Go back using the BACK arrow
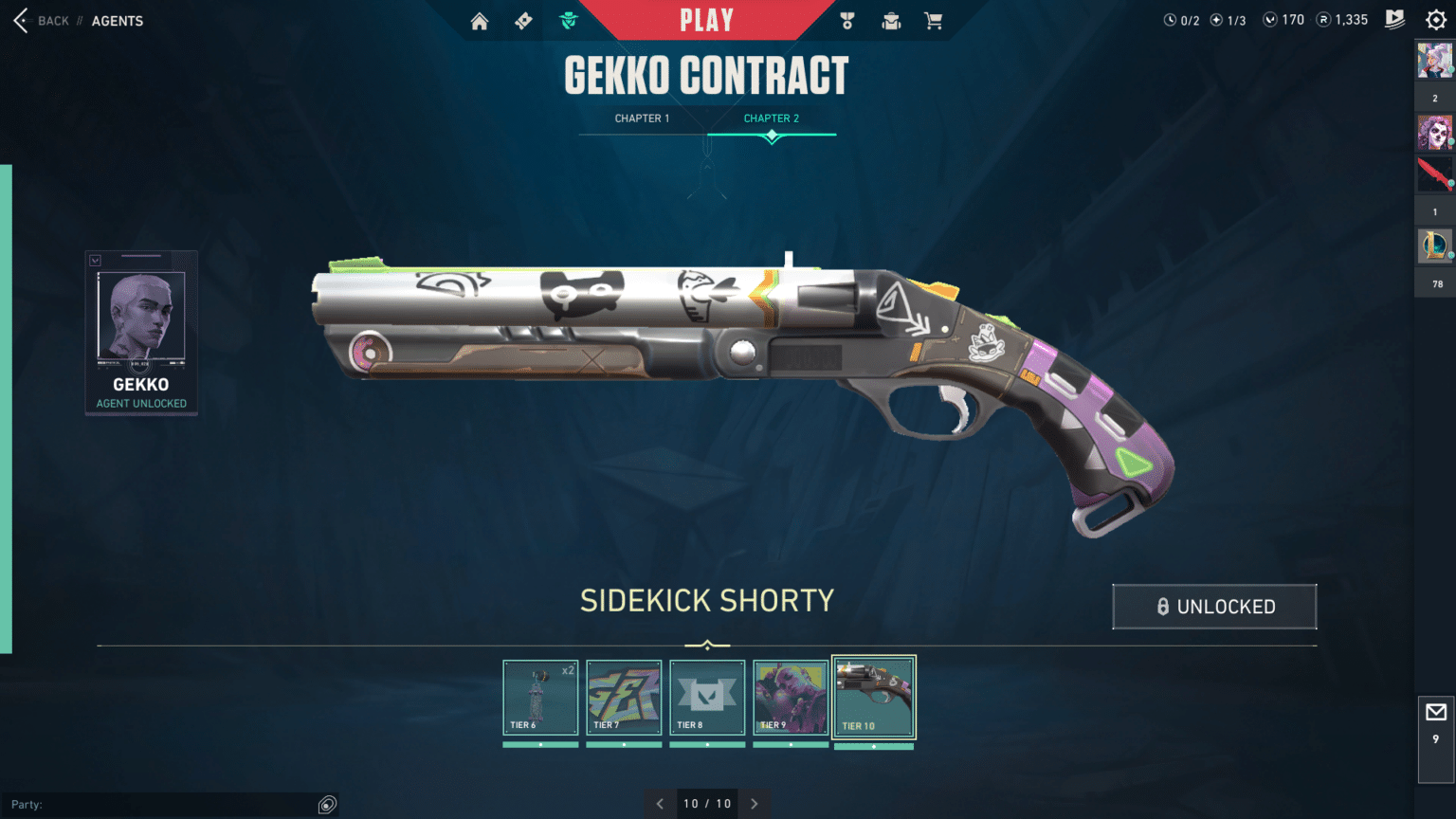 [x=20, y=20]
